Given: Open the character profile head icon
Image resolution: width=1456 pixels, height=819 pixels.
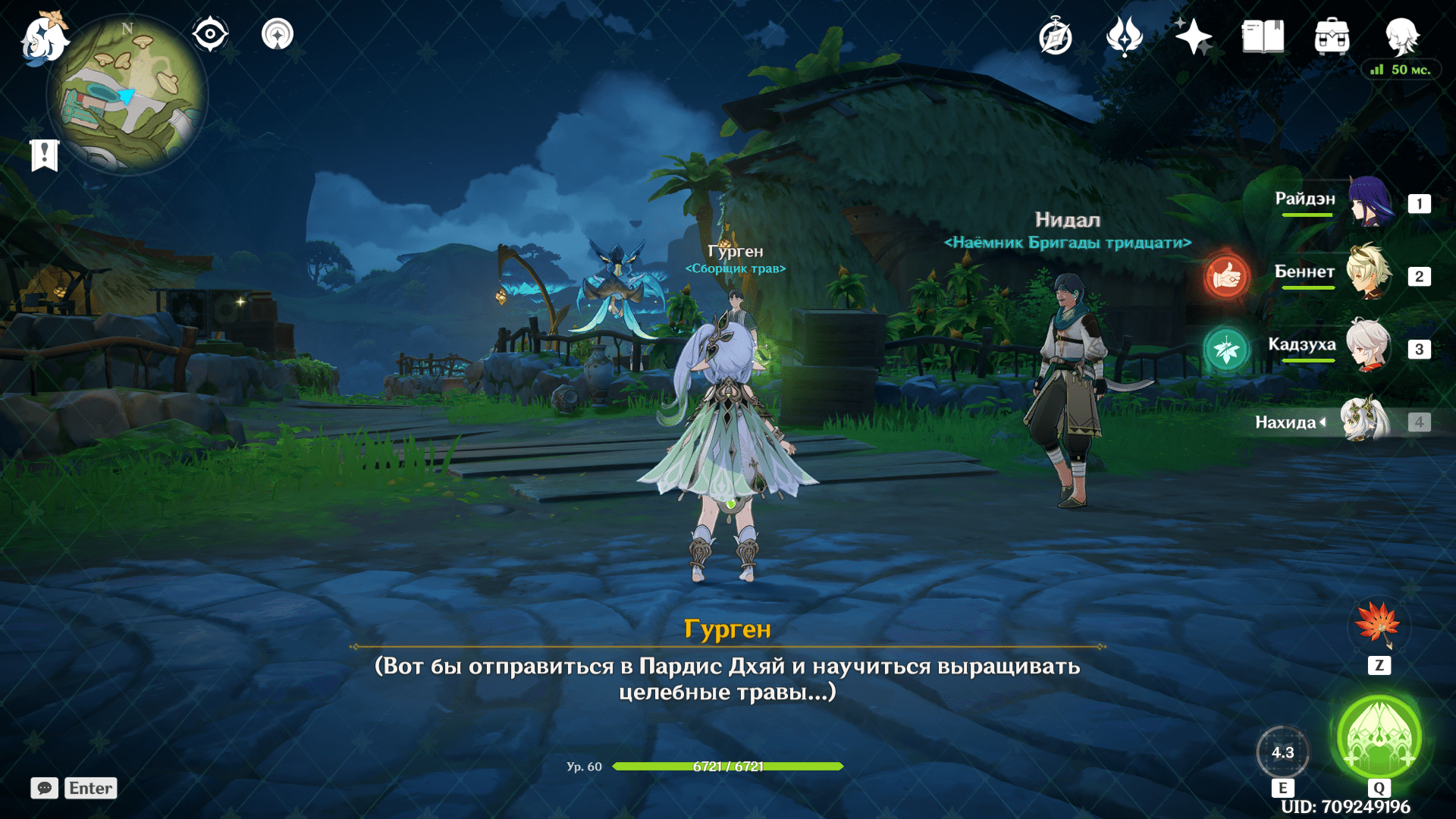Looking at the screenshot, I should 1401,36.
